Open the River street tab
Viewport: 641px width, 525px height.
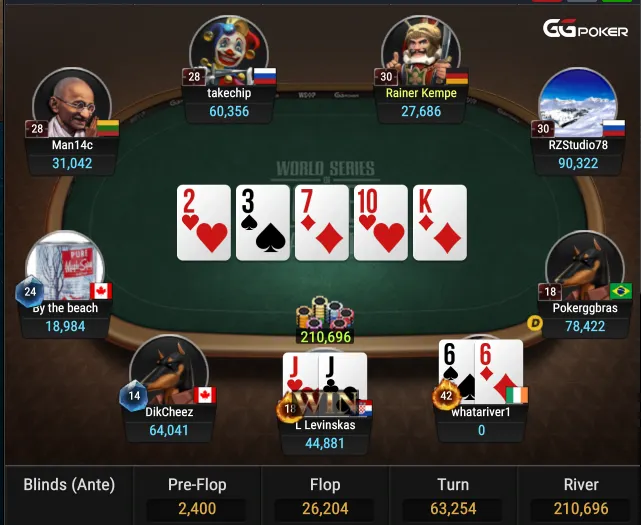tap(581, 496)
